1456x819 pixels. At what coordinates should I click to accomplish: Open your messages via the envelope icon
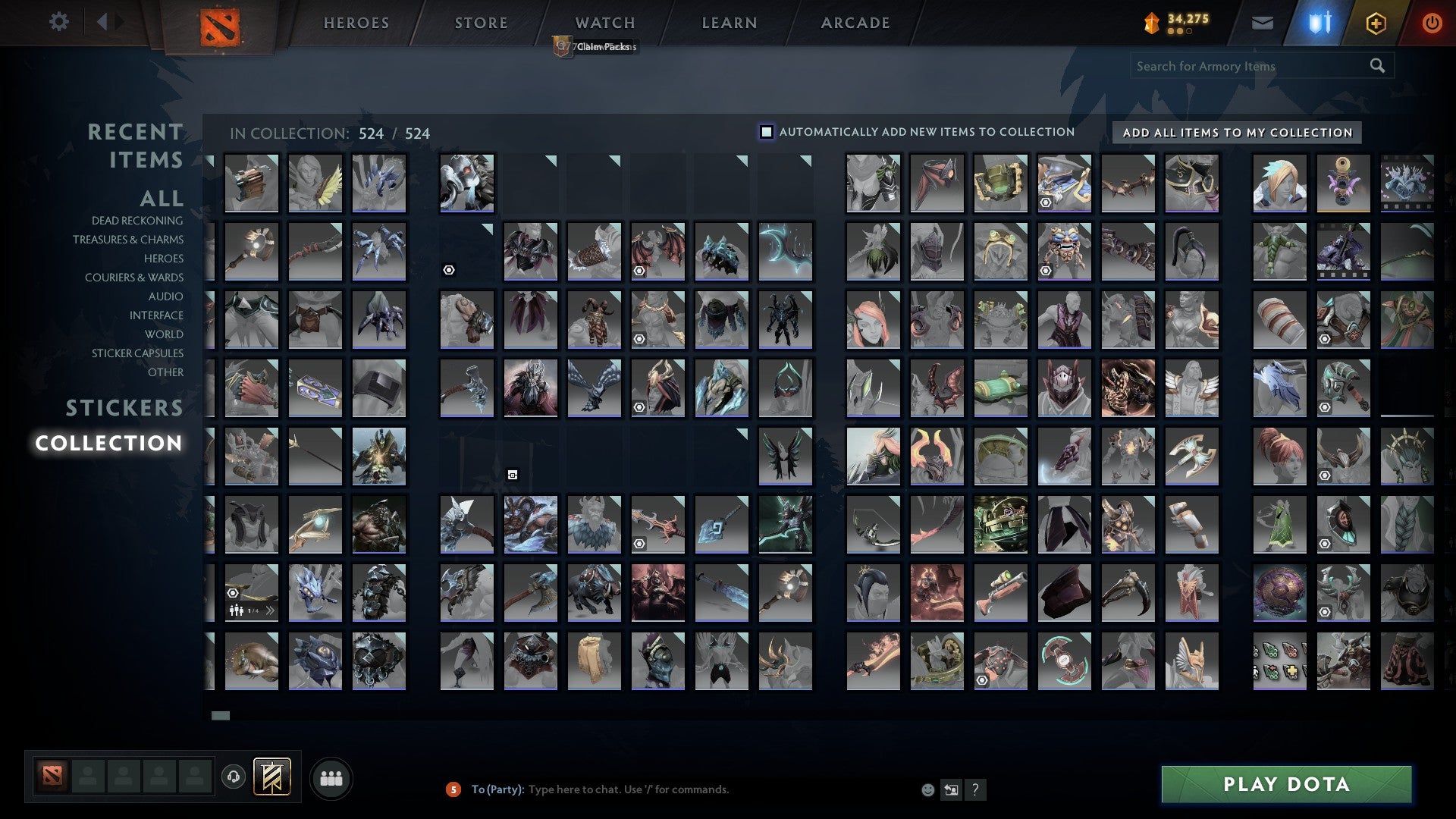coord(1262,22)
